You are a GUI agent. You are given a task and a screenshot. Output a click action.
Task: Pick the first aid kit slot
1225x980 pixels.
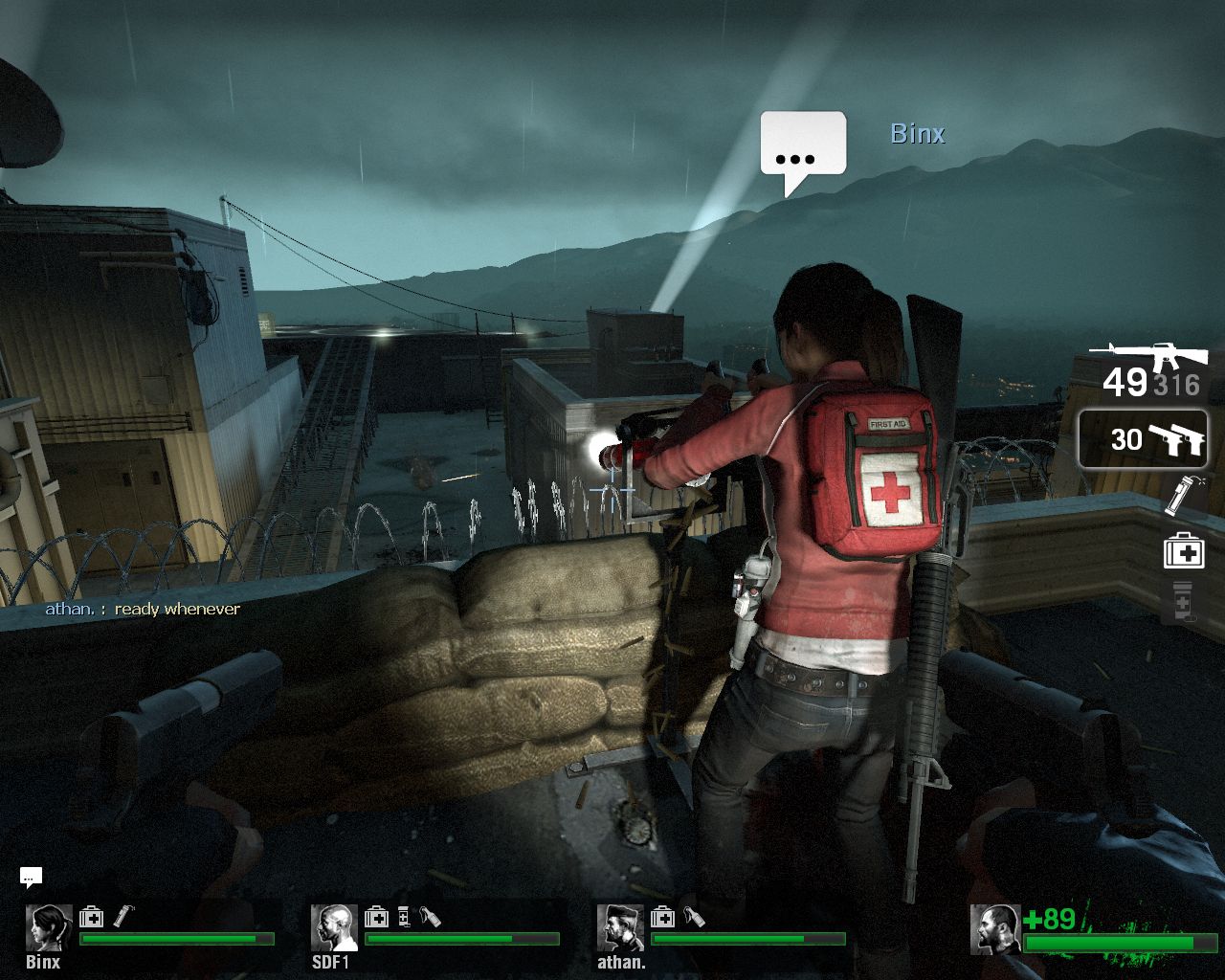(1183, 551)
